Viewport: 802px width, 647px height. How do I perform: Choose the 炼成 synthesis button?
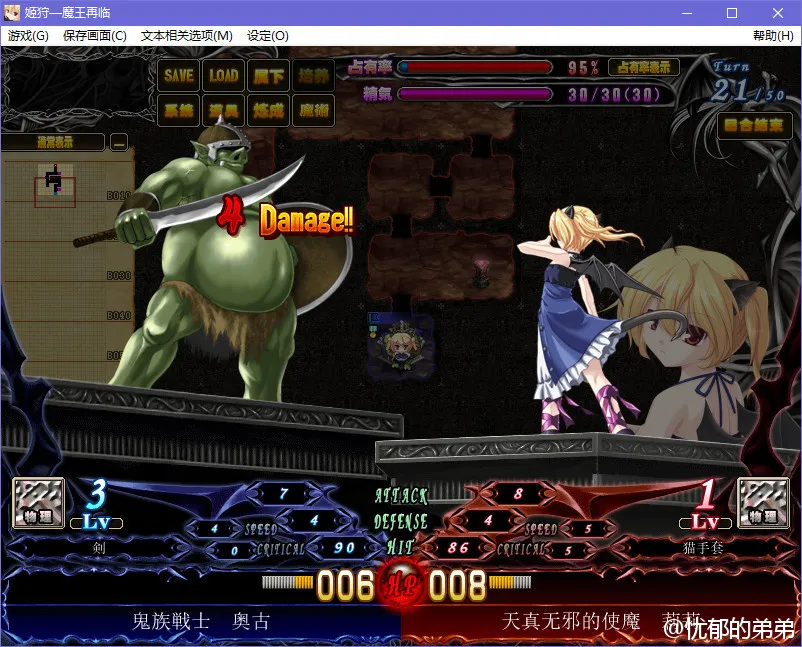[x=268, y=110]
